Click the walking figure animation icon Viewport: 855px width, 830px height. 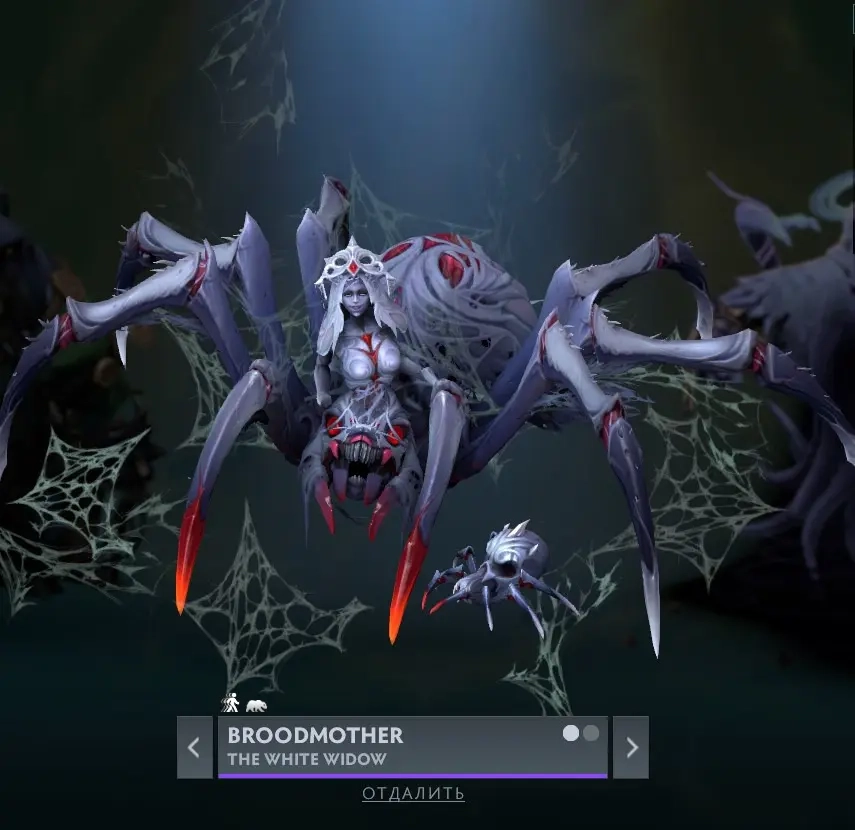coord(230,705)
